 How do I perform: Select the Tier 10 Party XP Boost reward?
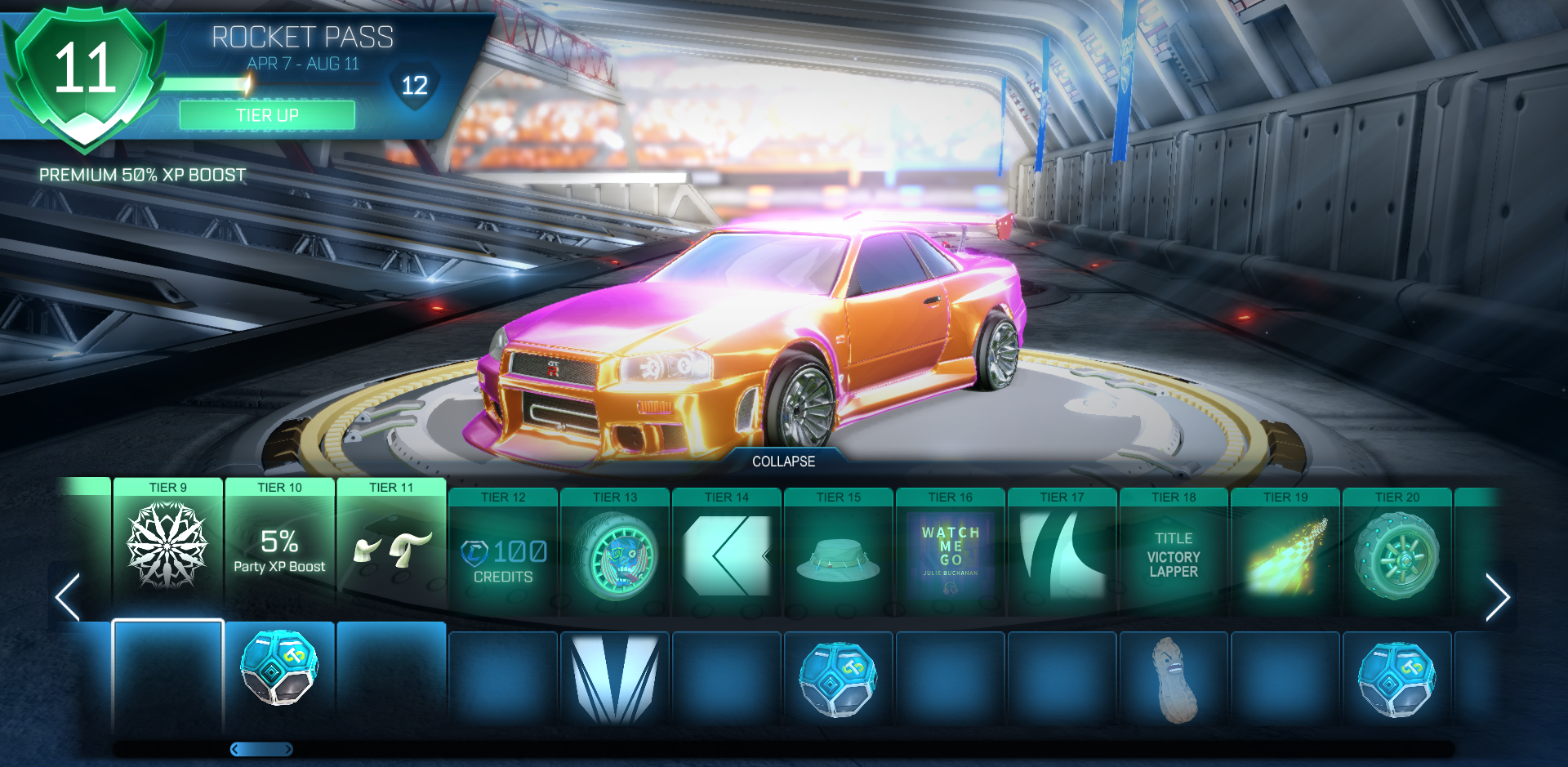tap(279, 551)
